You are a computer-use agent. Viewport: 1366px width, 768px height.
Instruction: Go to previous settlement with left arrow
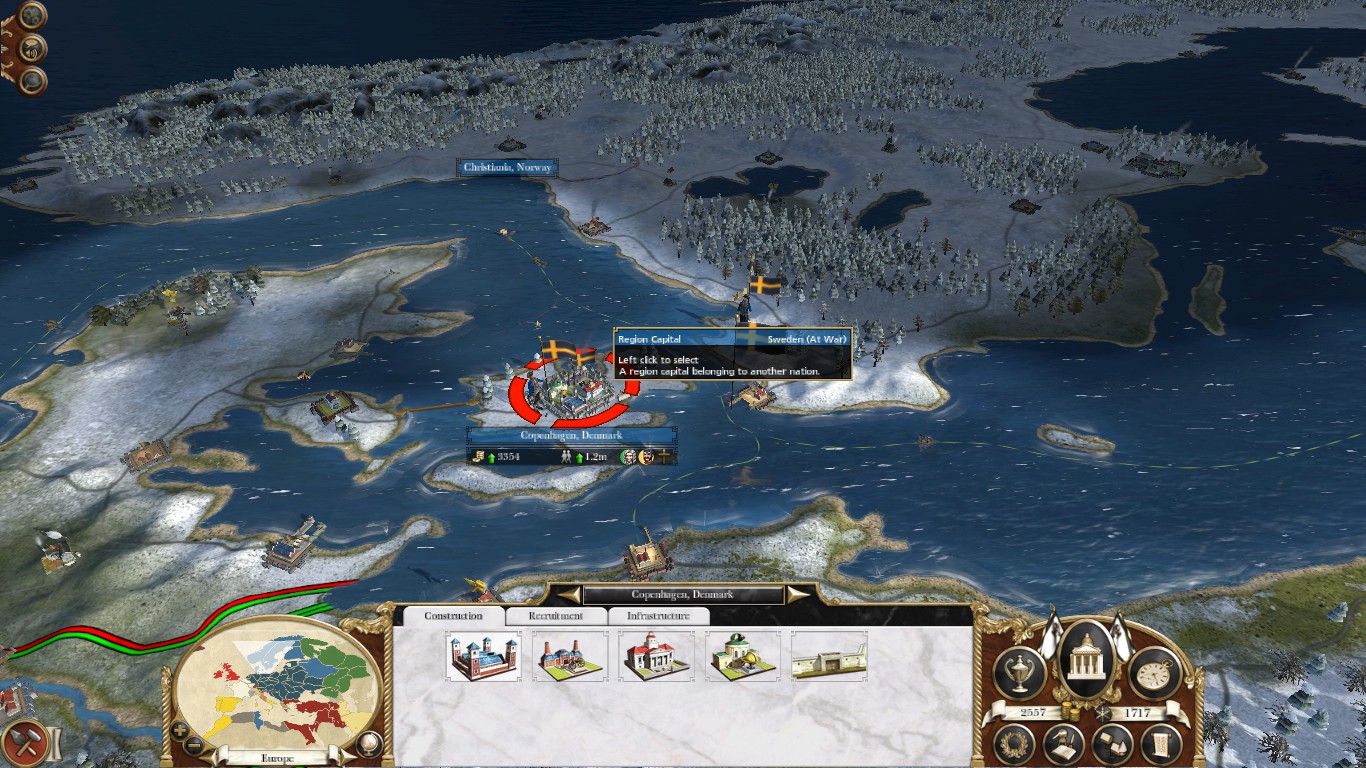[567, 595]
